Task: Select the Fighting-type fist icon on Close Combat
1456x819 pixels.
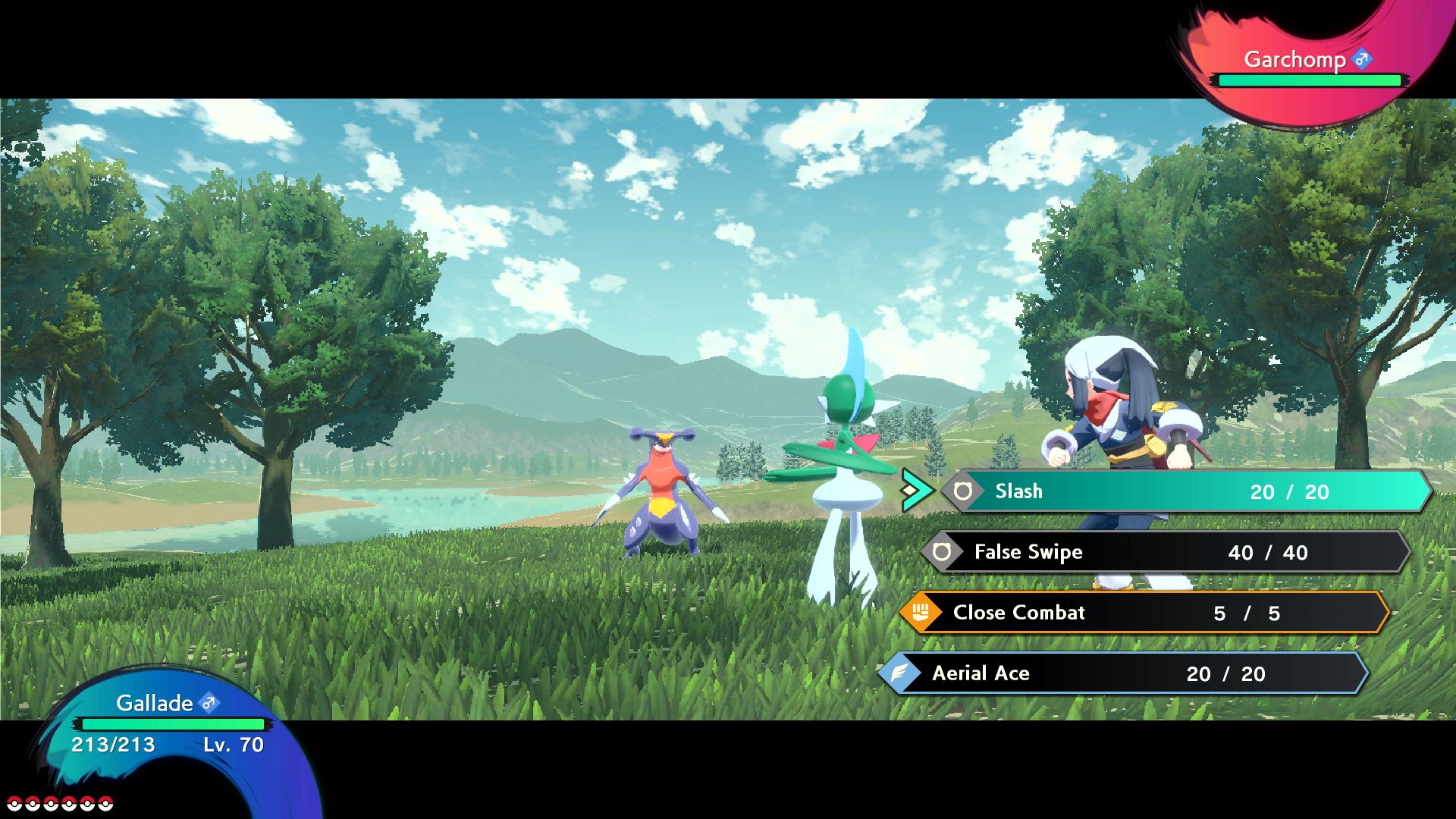Action: [x=920, y=613]
